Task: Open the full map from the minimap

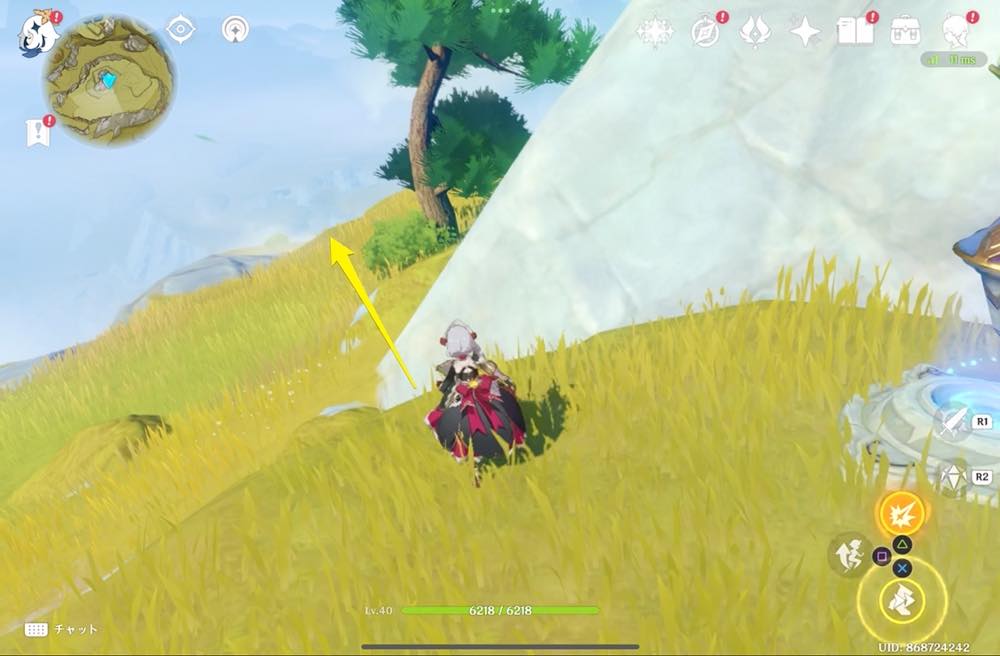Action: [108, 81]
